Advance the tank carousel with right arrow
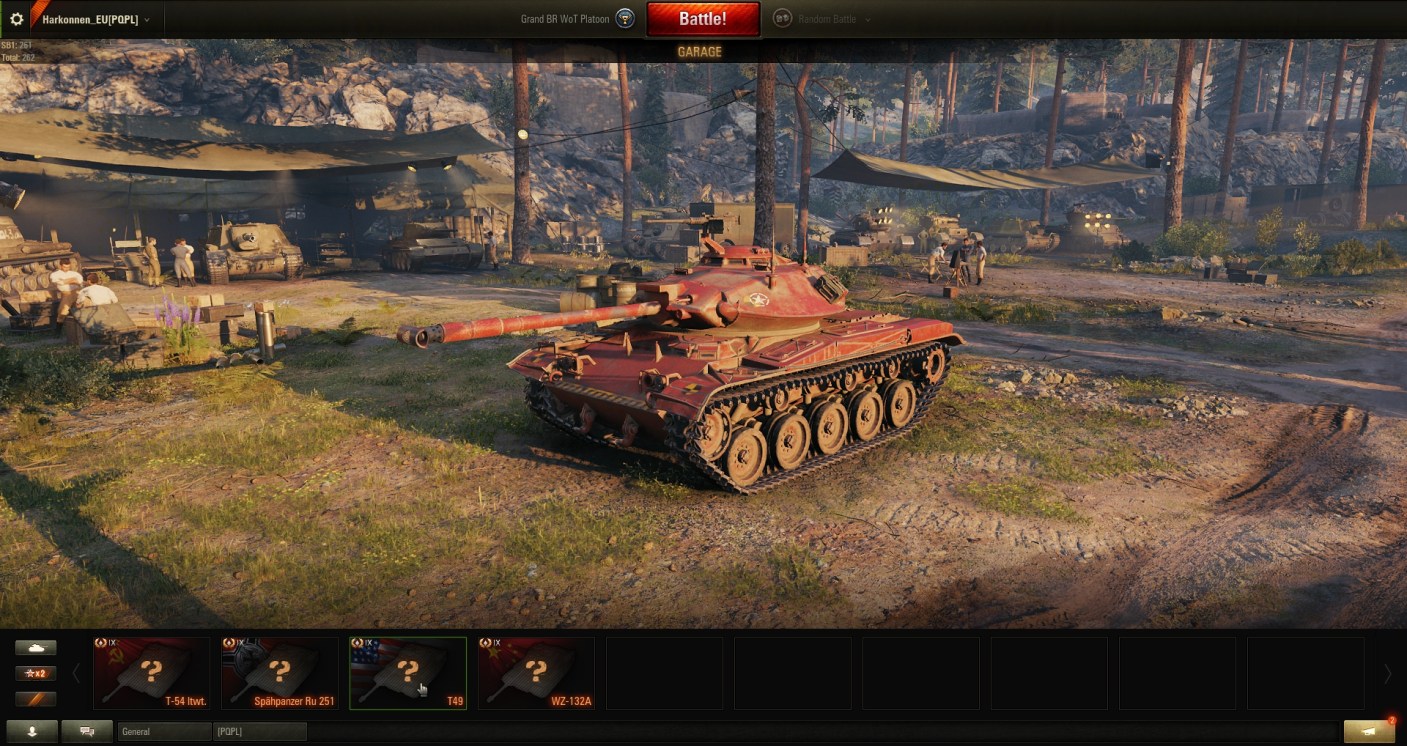This screenshot has width=1407, height=746. point(1387,674)
